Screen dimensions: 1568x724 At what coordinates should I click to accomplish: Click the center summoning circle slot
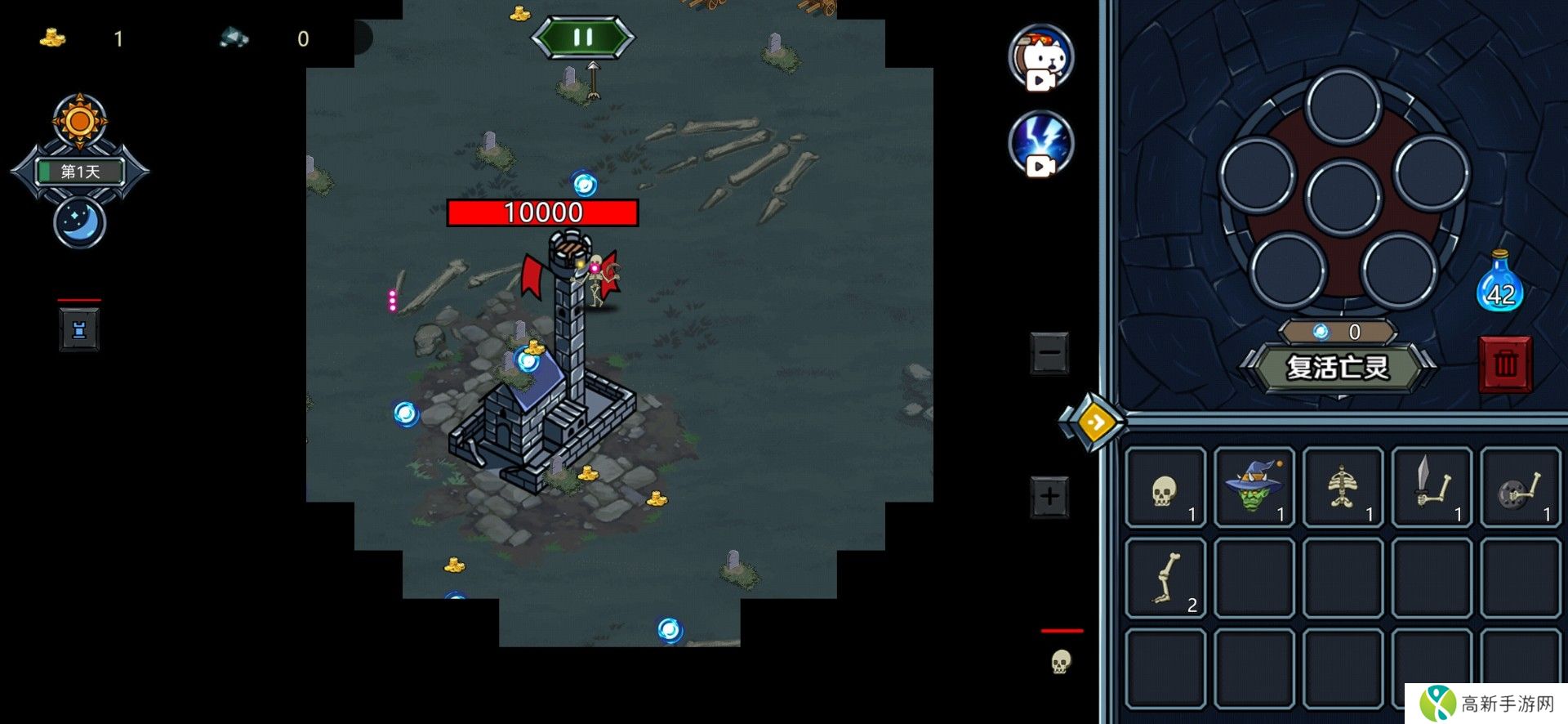(x=1343, y=197)
